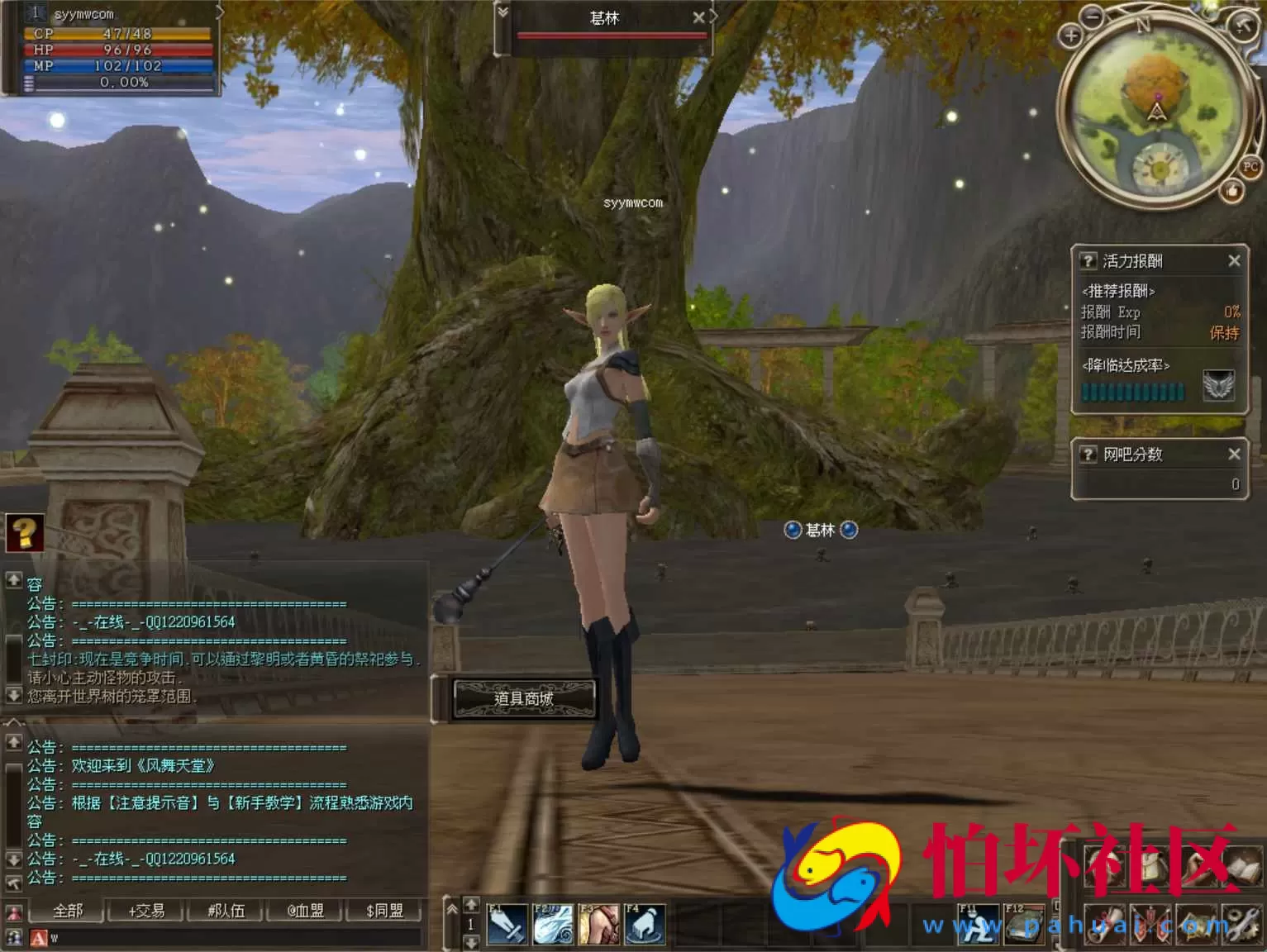This screenshot has width=1267, height=952.
Task: Close the 甚林 target window
Action: coord(698,17)
